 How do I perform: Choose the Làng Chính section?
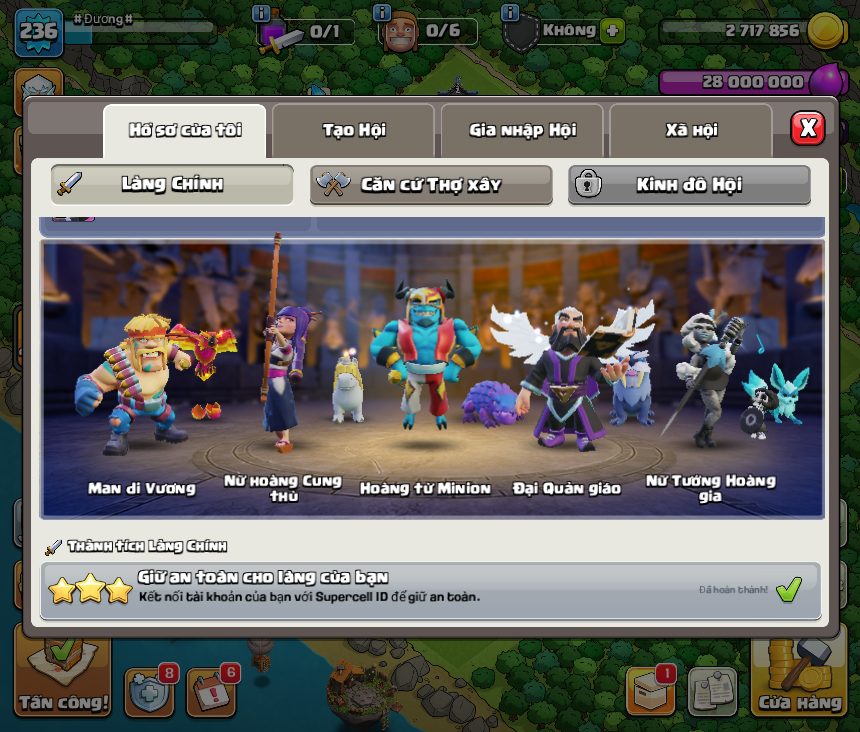point(172,184)
